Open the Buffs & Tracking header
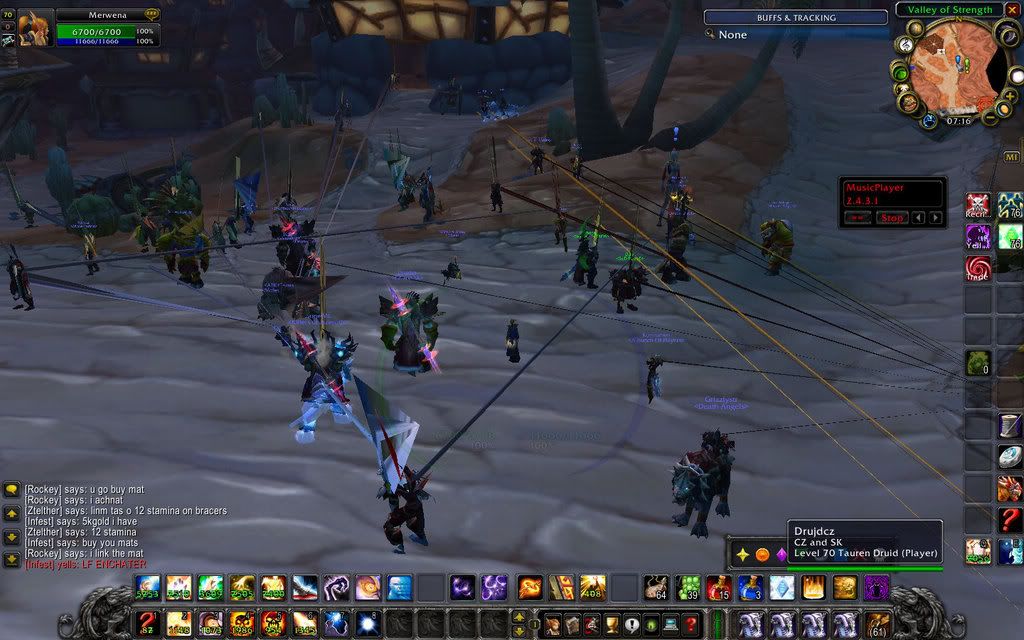The image size is (1024, 640). pyautogui.click(x=796, y=17)
